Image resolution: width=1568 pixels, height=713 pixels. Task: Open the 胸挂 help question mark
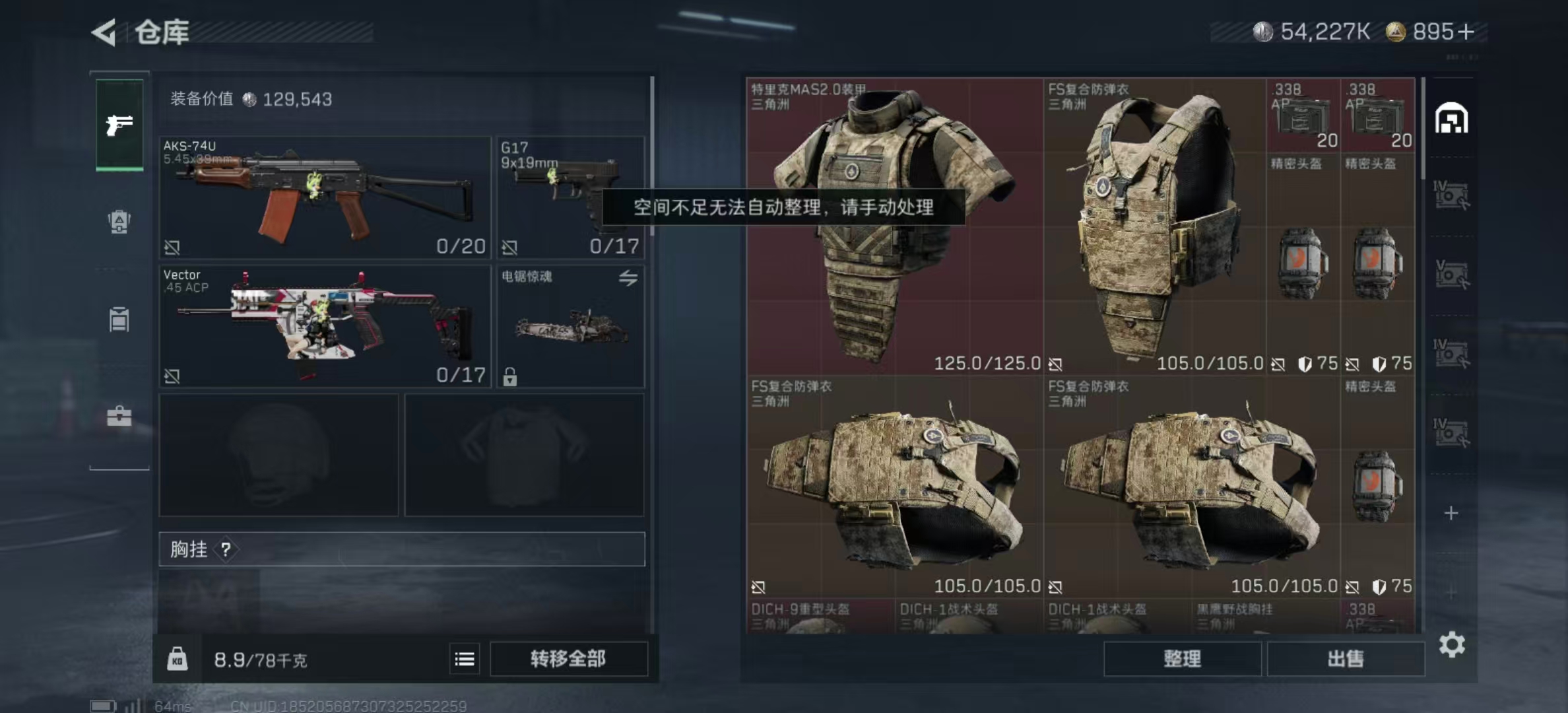coord(226,549)
